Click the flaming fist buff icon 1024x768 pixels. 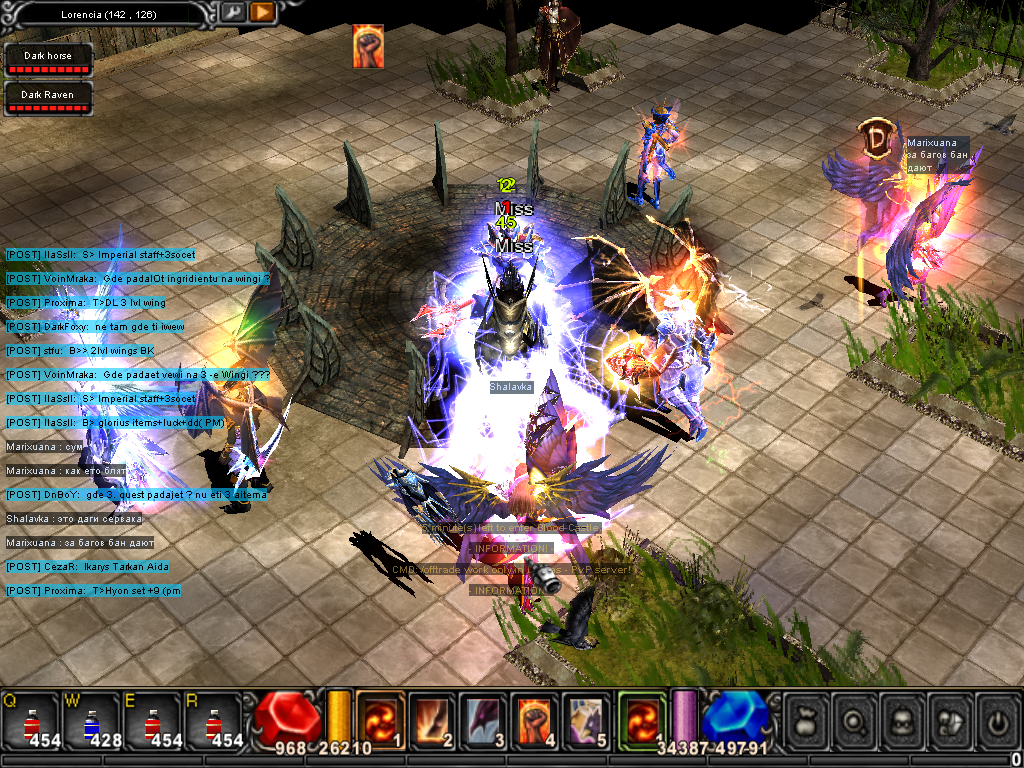(x=368, y=47)
